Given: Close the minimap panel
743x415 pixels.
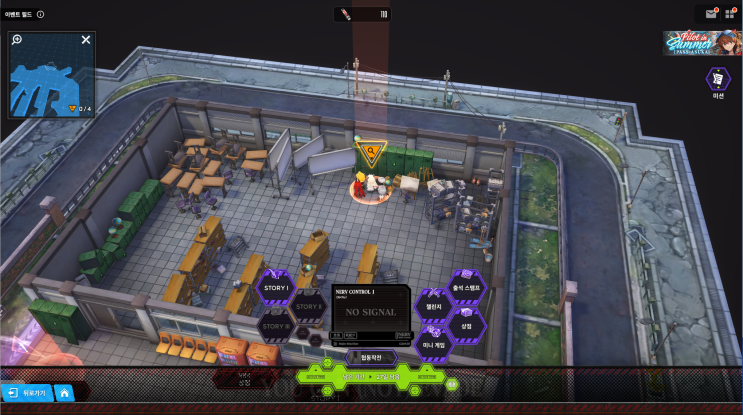Looking at the screenshot, I should (x=86, y=40).
